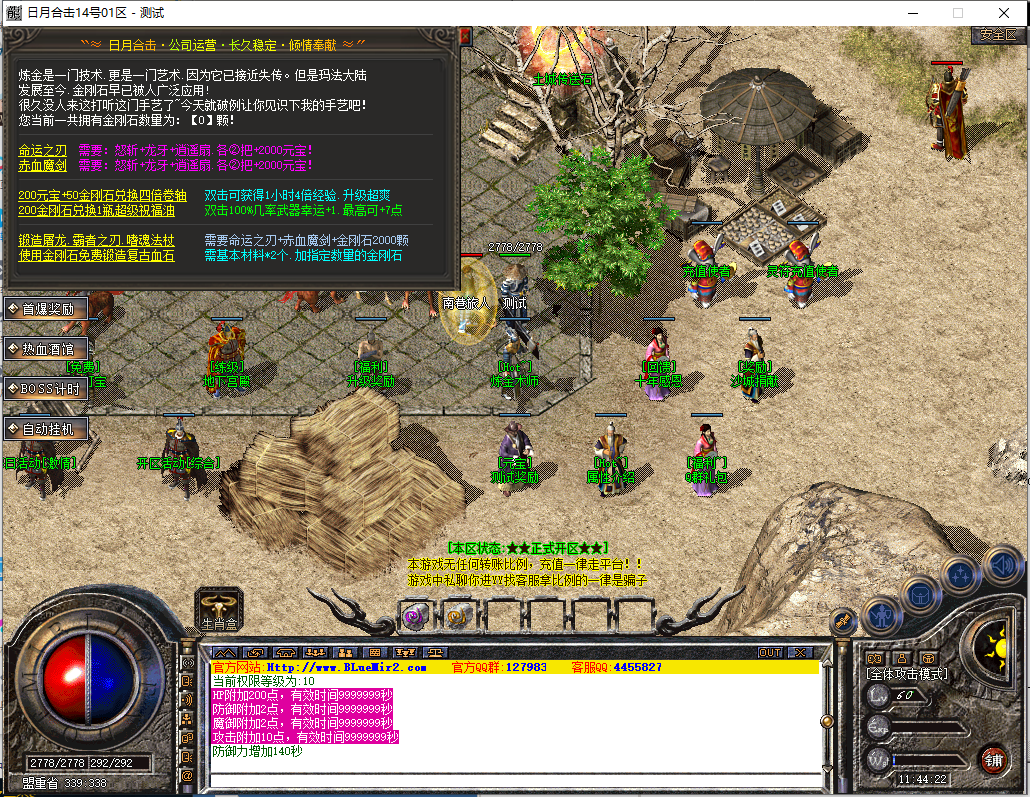Open the 热血酒馆 side button
This screenshot has width=1030, height=797.
coord(46,349)
